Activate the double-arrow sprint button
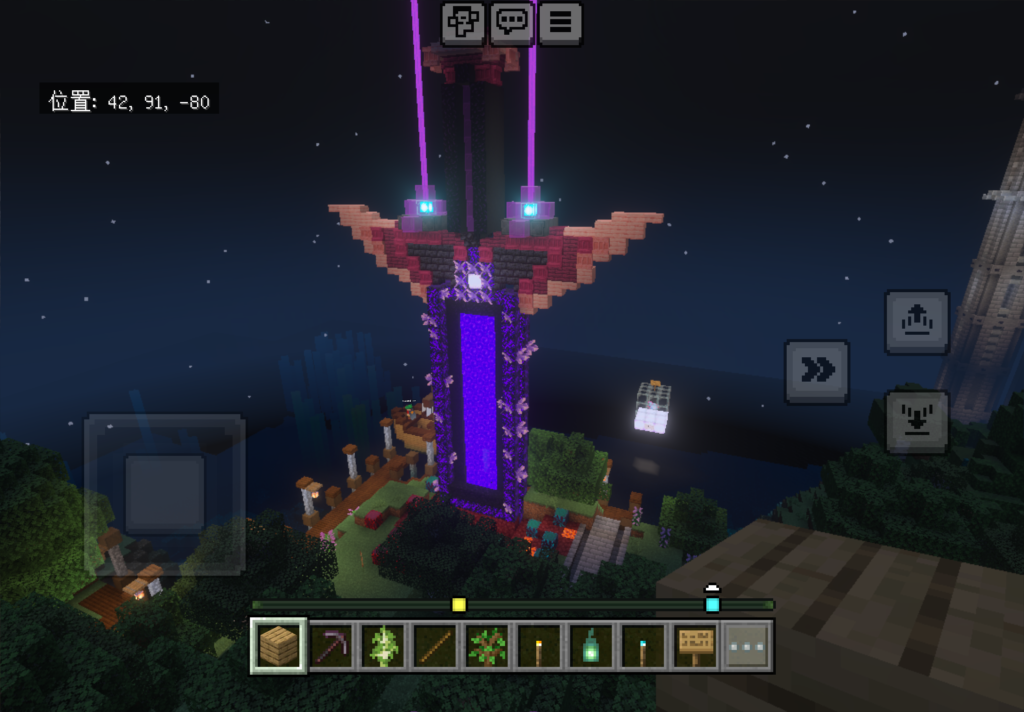The image size is (1024, 712). (817, 372)
